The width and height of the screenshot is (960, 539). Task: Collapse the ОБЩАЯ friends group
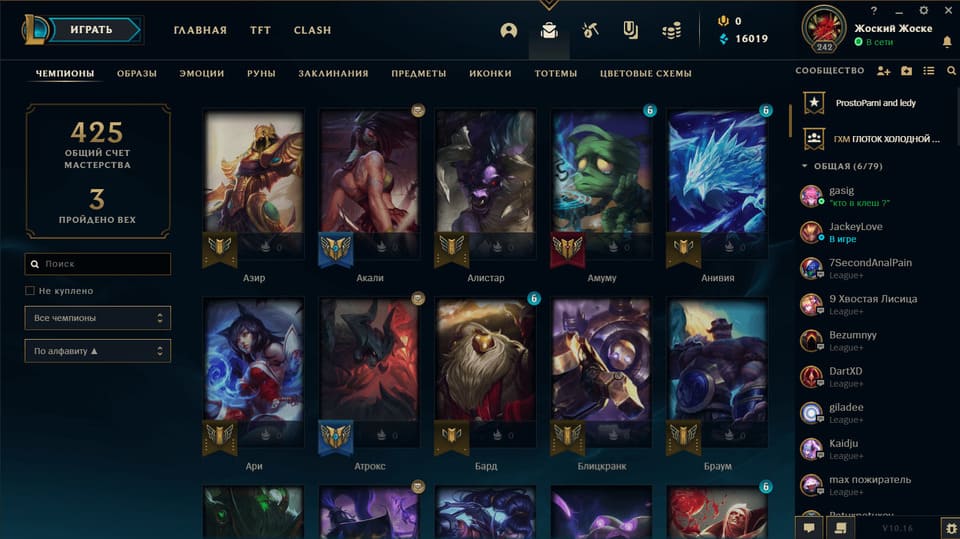(x=806, y=166)
